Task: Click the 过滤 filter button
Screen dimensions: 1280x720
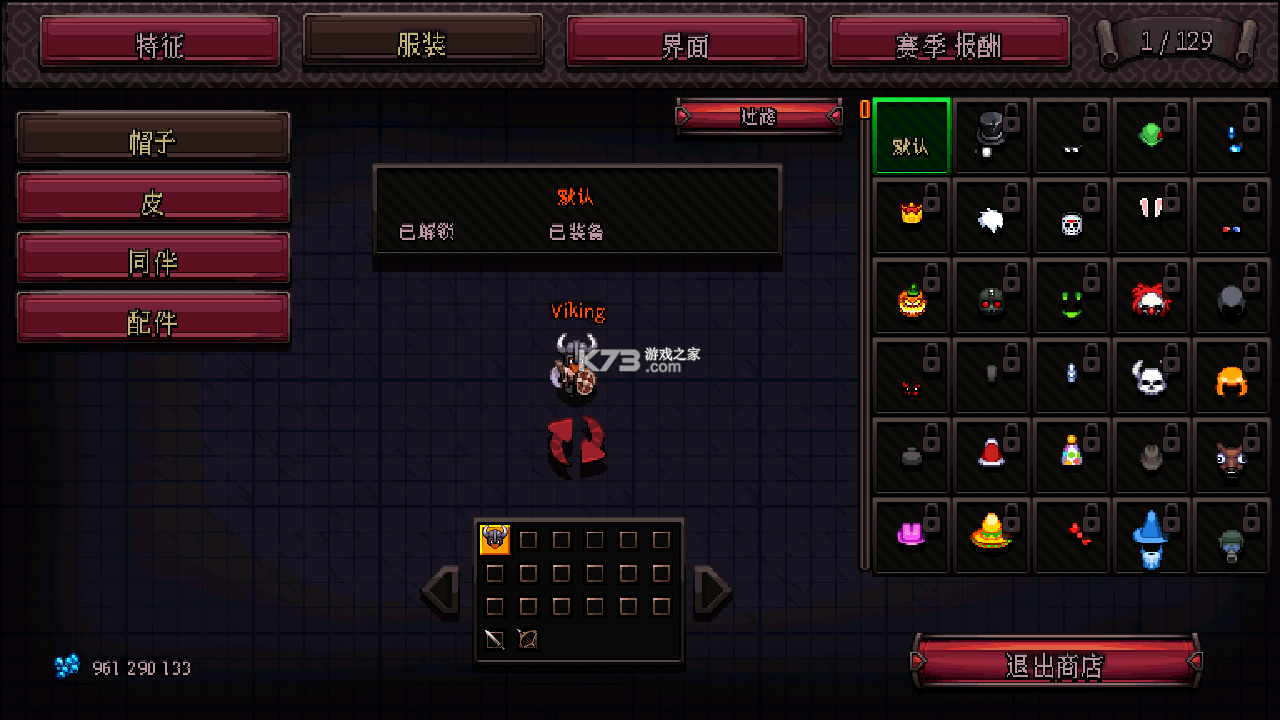Action: pos(759,116)
